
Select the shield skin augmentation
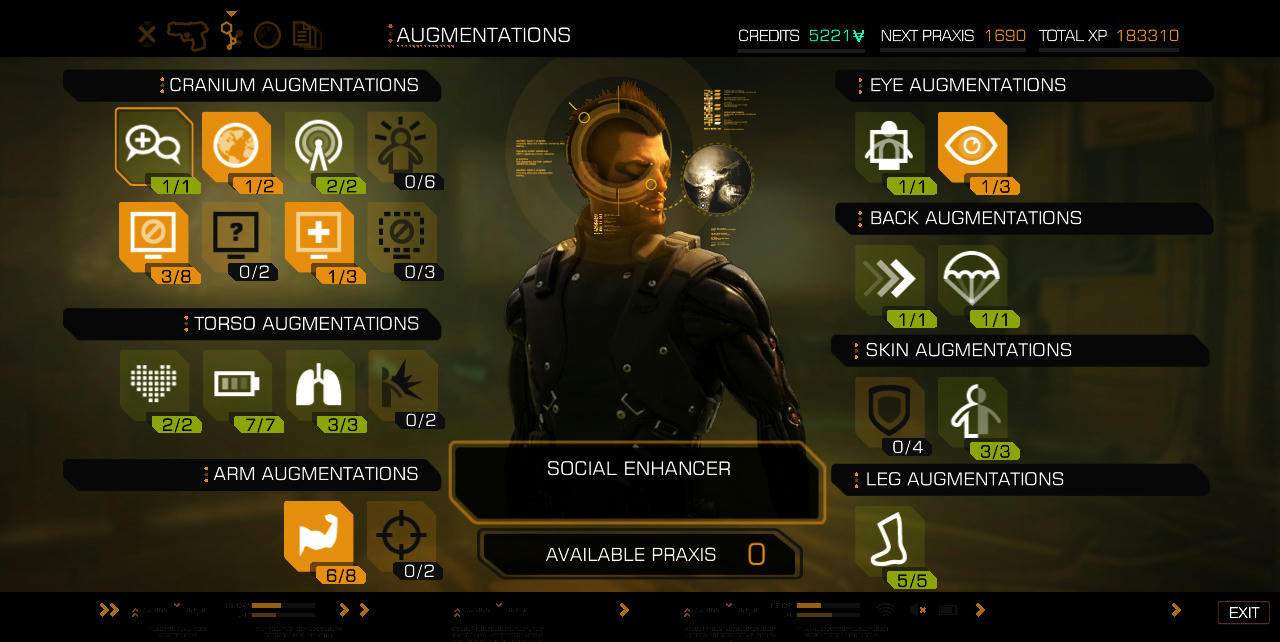click(889, 411)
